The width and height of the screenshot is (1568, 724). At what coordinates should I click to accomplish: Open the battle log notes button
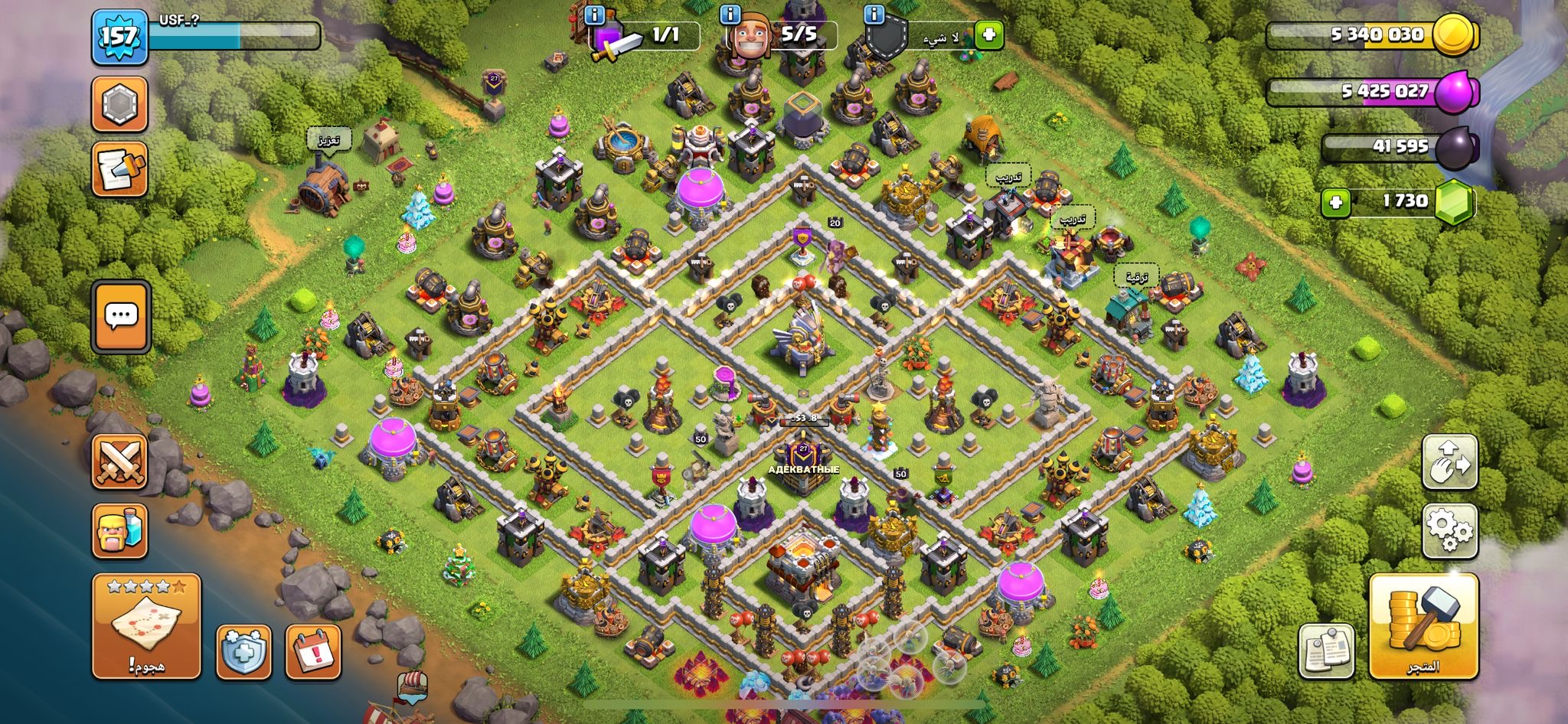[119, 169]
